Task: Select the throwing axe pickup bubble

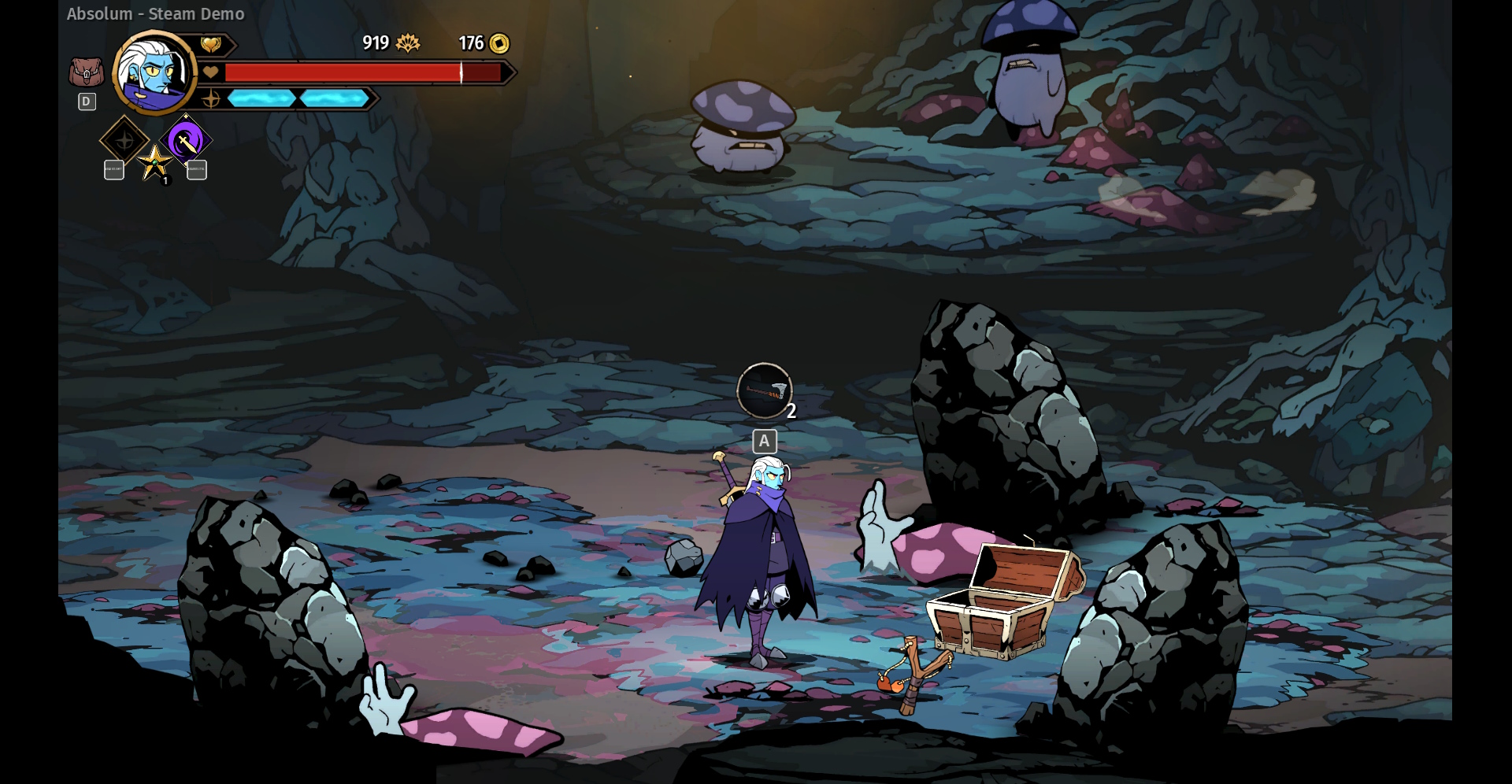Action: pos(764,390)
